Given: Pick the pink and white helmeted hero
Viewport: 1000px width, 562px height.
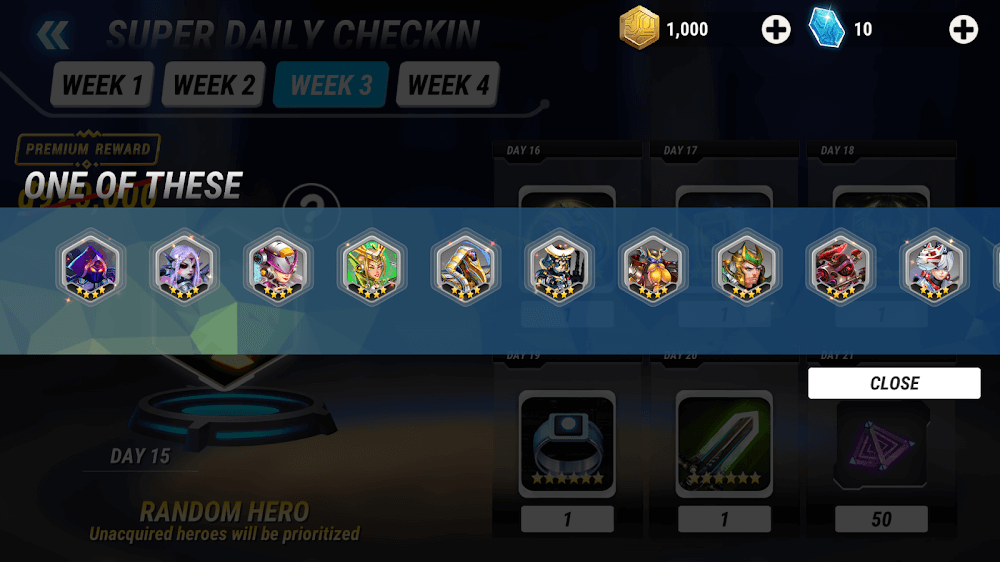Looking at the screenshot, I should 278,267.
